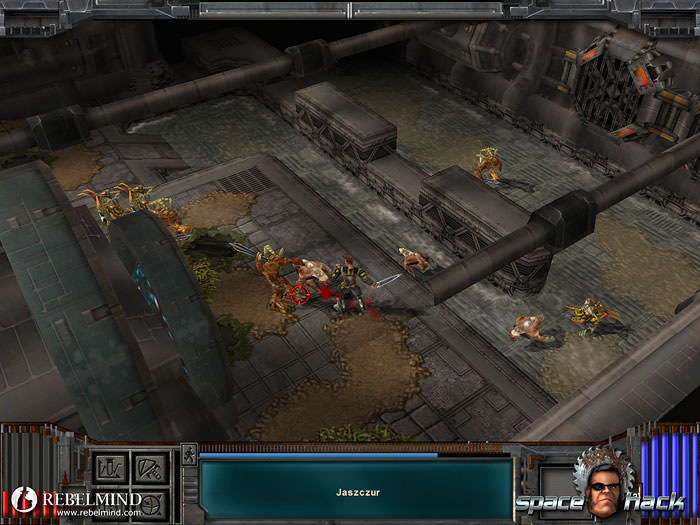Open the panel with the flask and graph icon
This screenshot has width=700, height=525.
(108, 468)
